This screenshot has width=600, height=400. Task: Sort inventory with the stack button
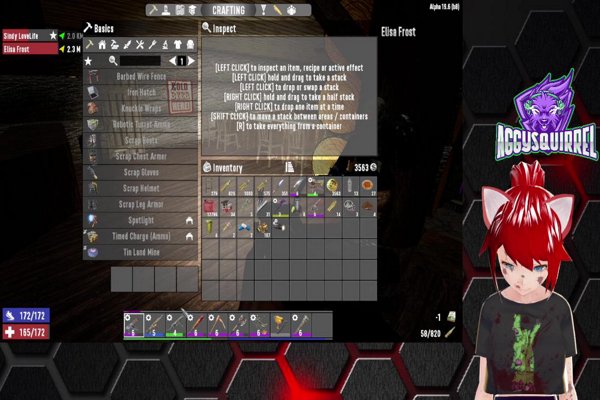pyautogui.click(x=289, y=167)
